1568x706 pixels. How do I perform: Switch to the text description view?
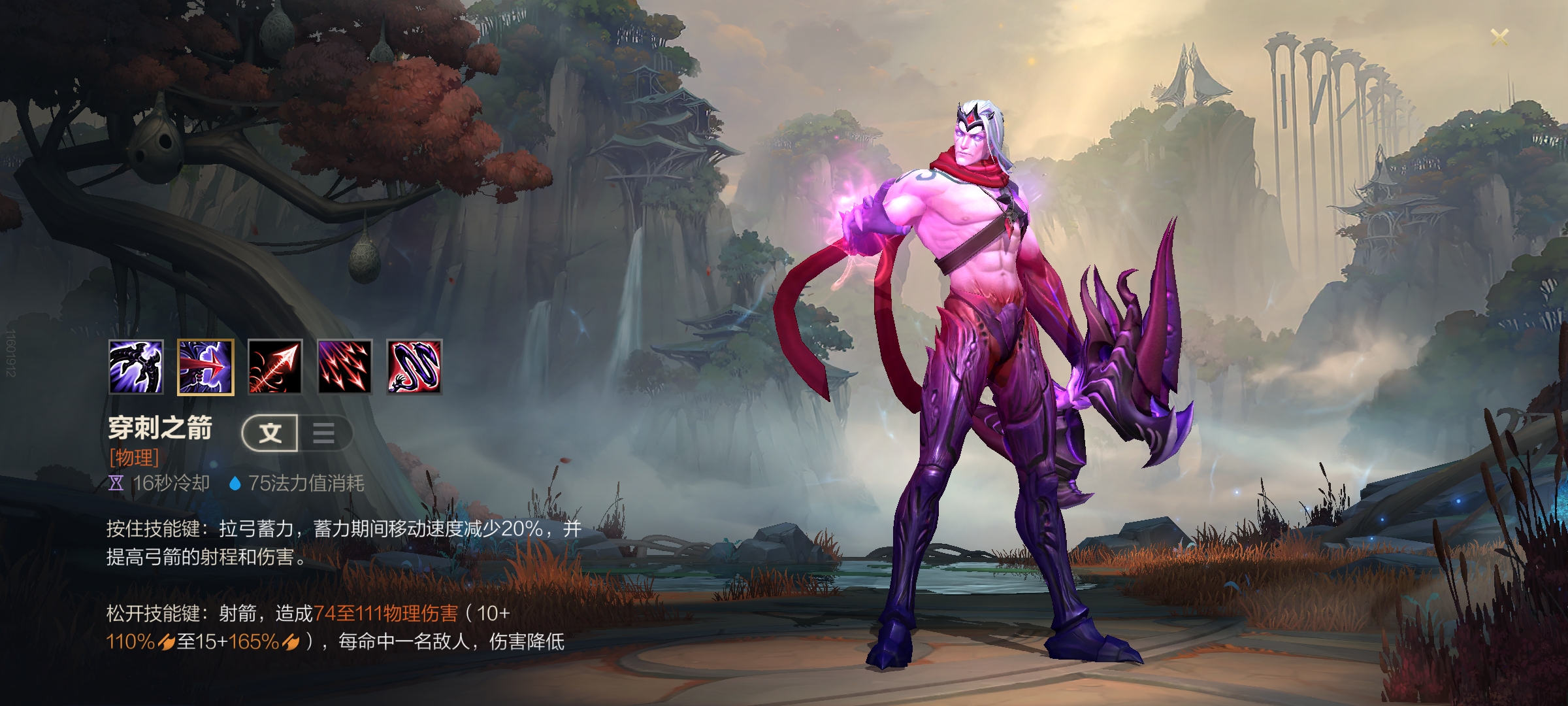(270, 433)
